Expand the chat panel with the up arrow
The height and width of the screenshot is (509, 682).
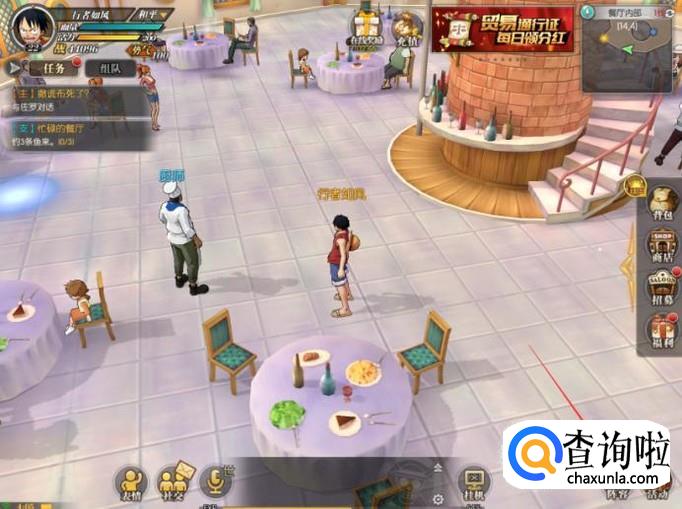point(437,467)
